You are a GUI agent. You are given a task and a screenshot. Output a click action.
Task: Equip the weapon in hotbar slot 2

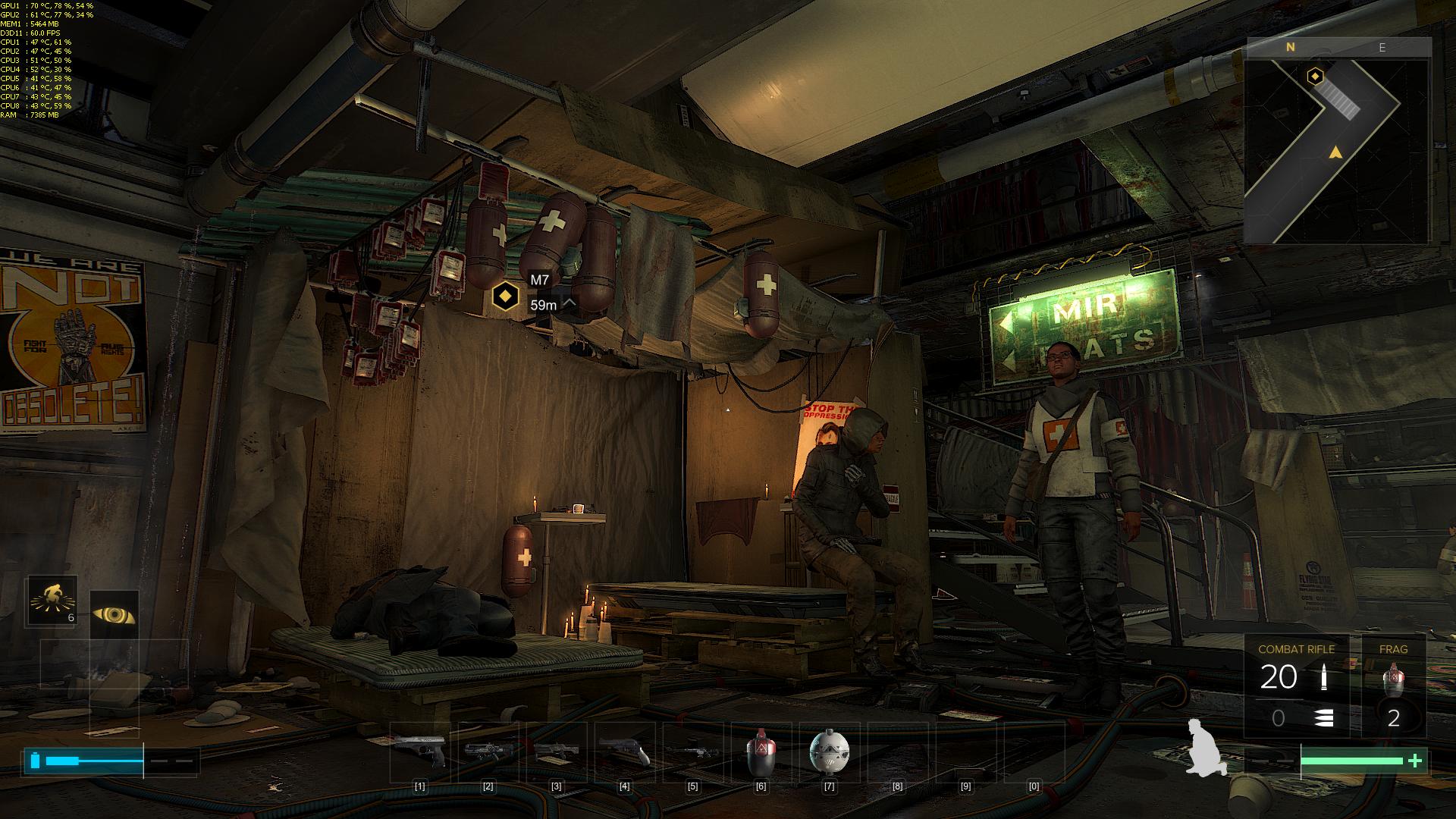488,751
